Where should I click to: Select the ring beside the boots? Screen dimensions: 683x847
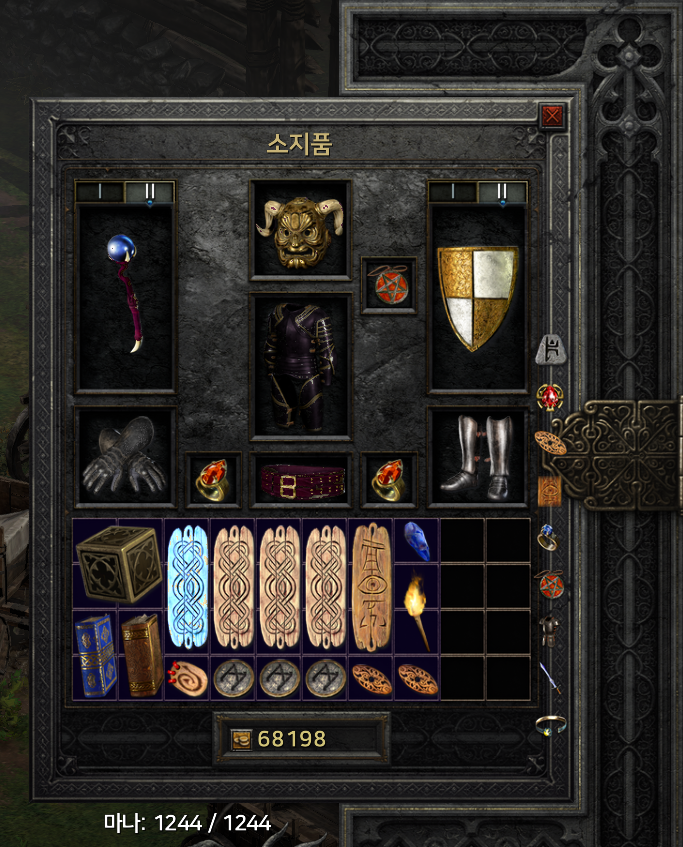(x=388, y=480)
